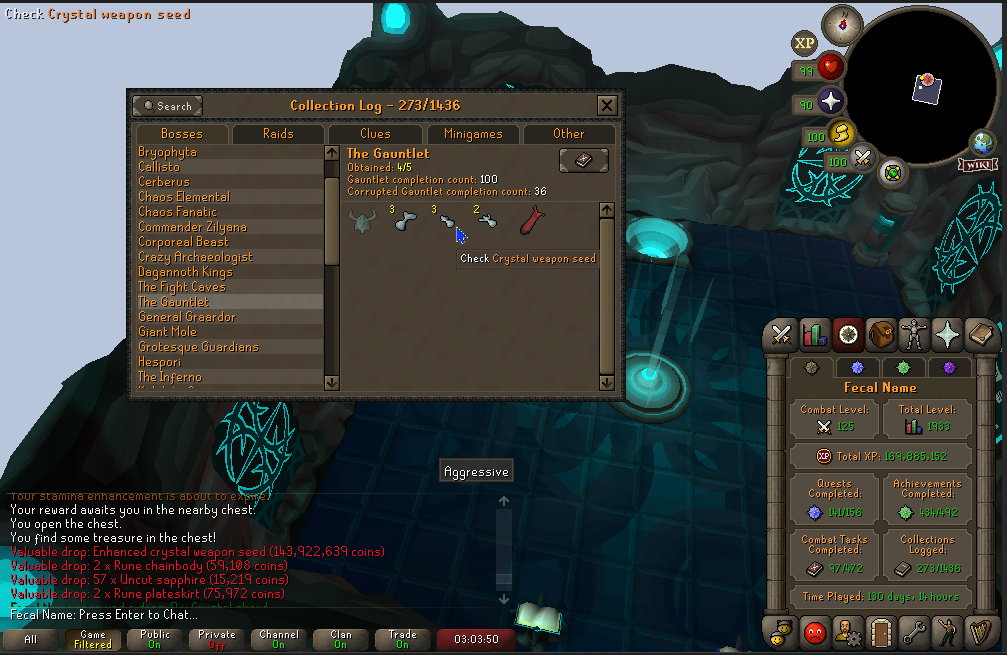Select Cerberus in the boss list
This screenshot has height=655, width=1007.
[x=164, y=182]
